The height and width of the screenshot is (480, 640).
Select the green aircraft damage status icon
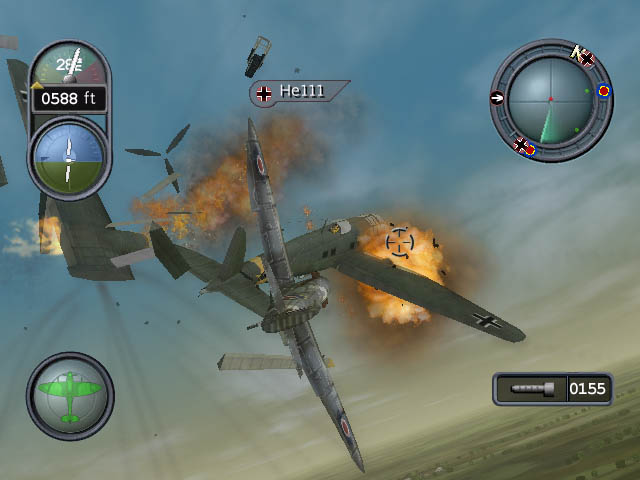click(69, 395)
